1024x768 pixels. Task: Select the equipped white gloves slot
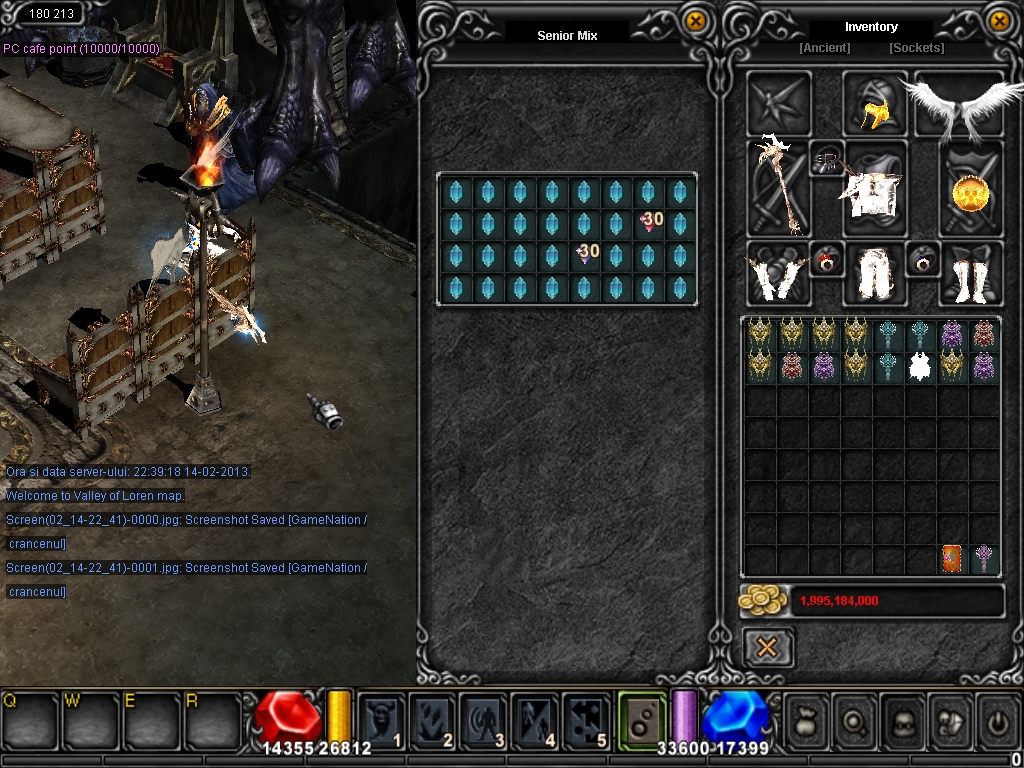[x=778, y=274]
